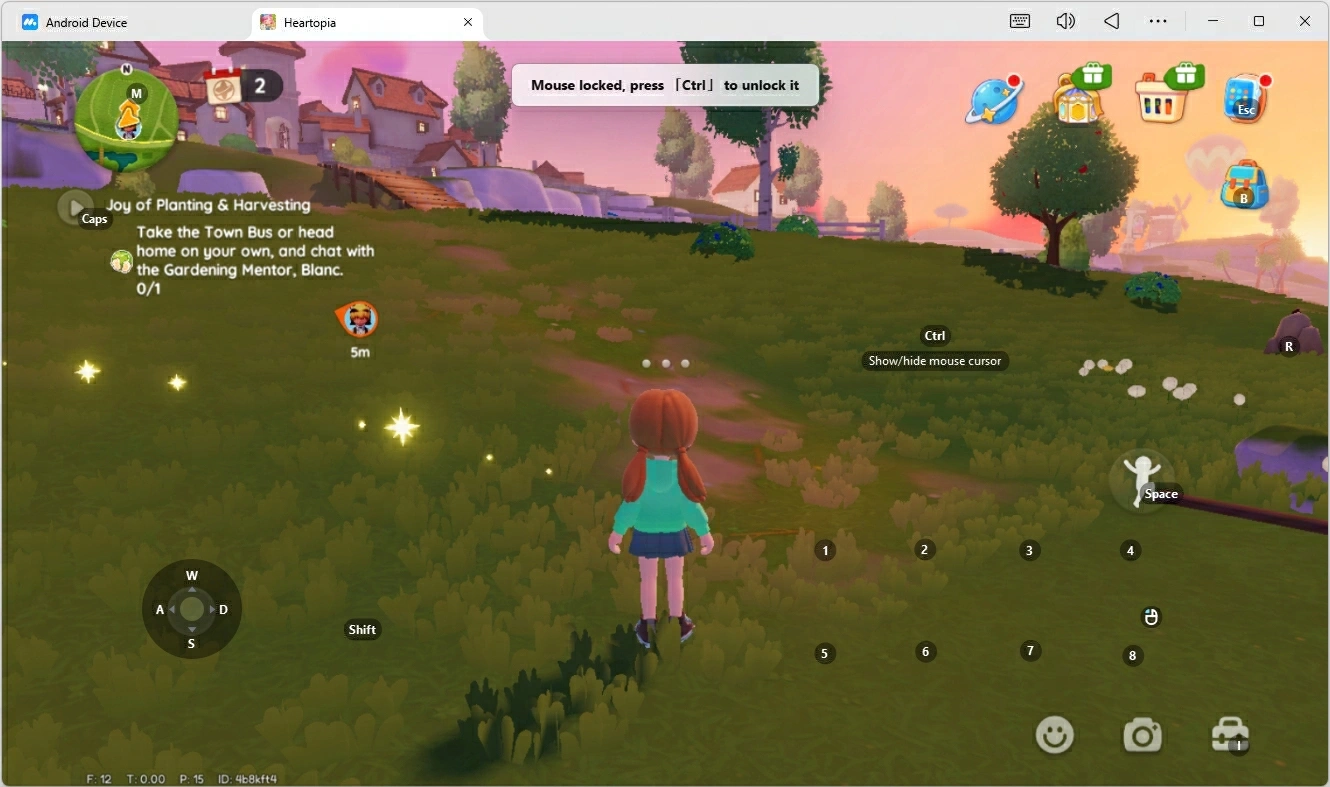Open the toolbox icon near the camera
This screenshot has width=1330, height=787.
[1229, 733]
